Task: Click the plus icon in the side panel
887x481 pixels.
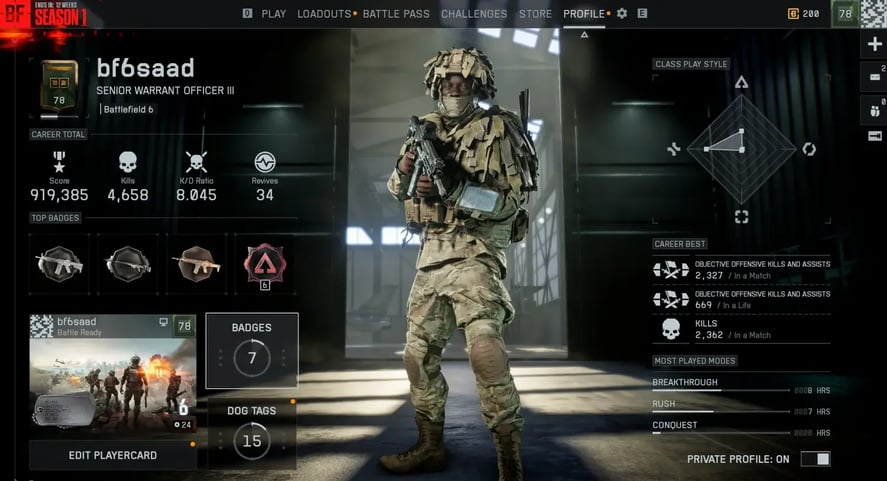Action: click(x=874, y=45)
